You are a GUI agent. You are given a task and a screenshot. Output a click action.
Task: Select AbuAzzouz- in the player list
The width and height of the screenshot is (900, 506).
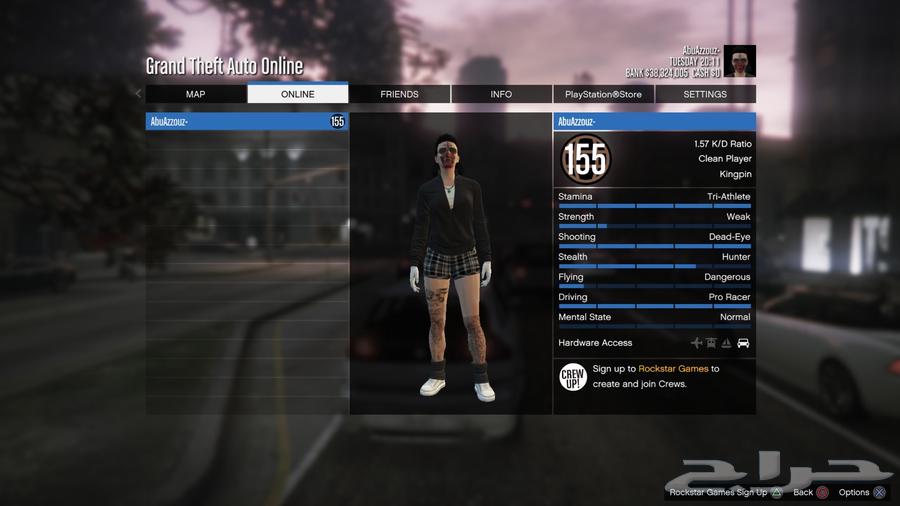tap(246, 122)
